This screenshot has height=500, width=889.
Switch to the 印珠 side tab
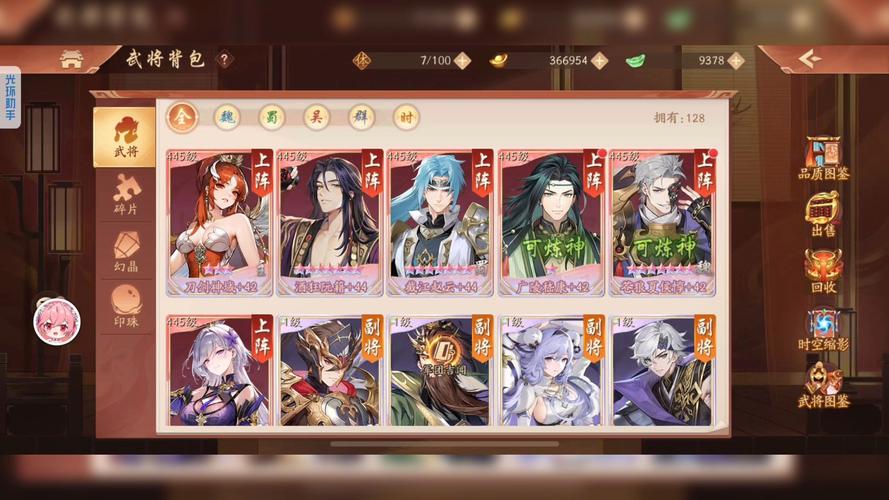coord(125,307)
